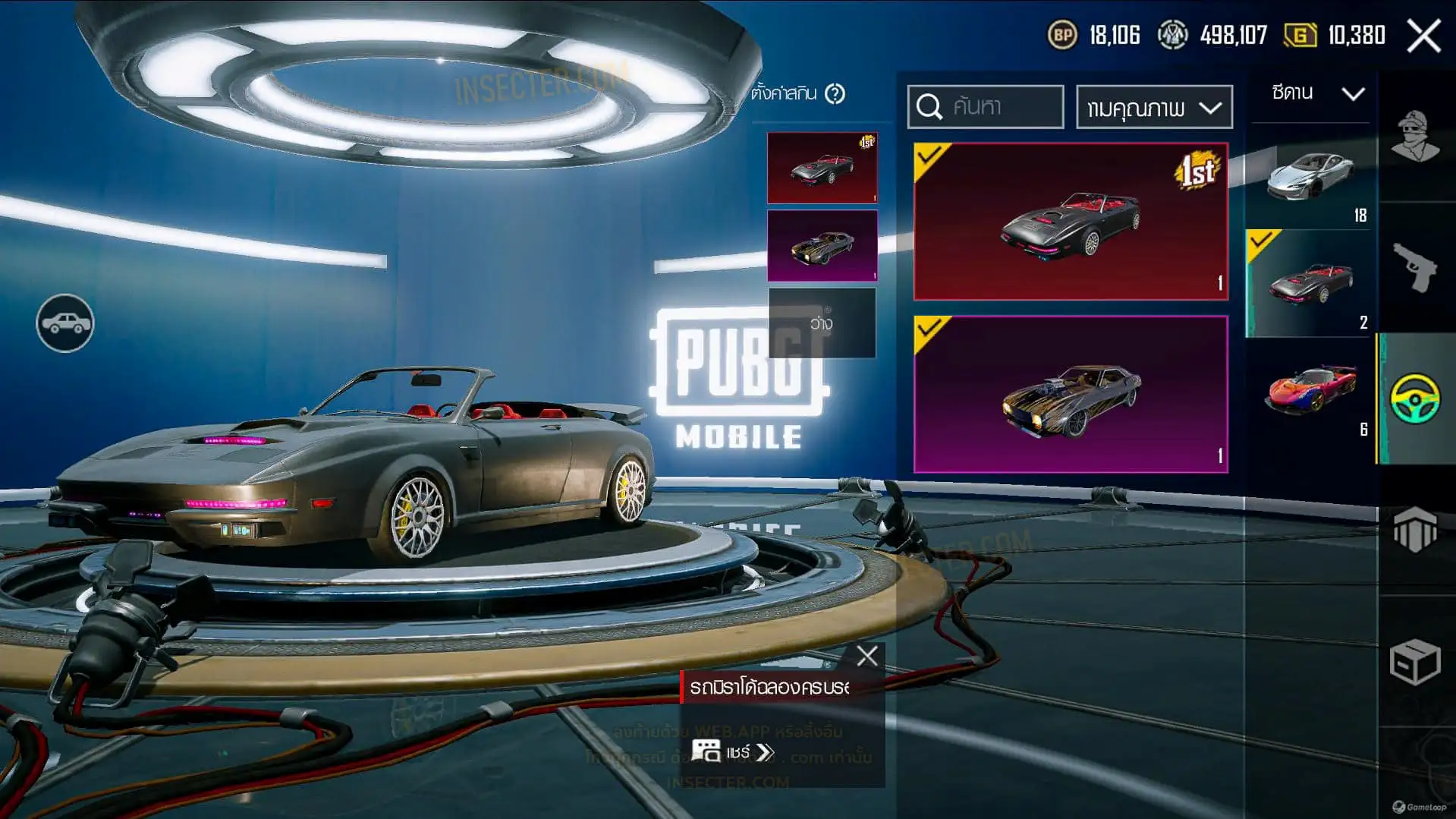Open the quality sort dropdown
Image resolution: width=1456 pixels, height=819 pixels.
point(1153,107)
